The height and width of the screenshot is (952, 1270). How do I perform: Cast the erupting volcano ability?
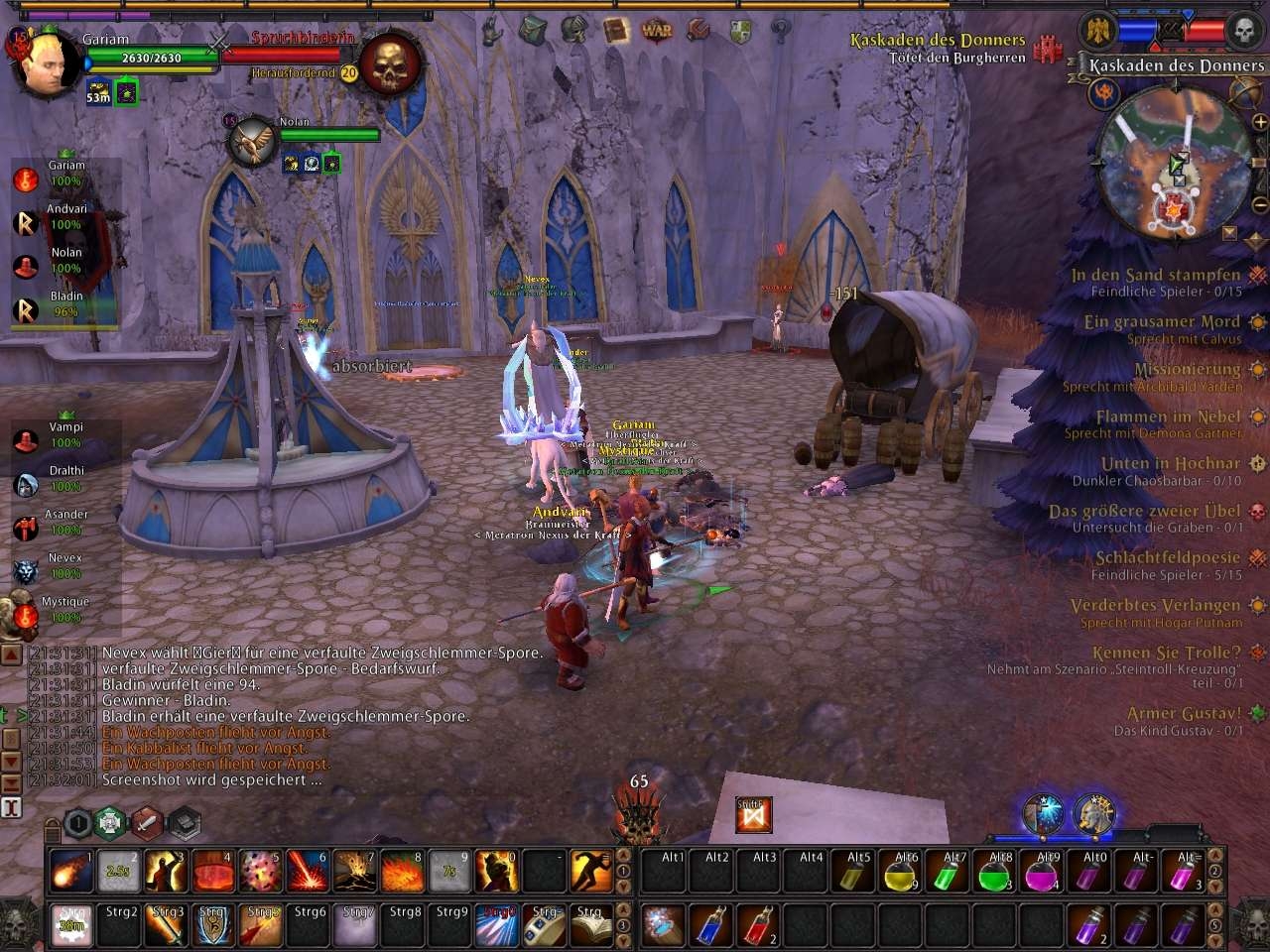pos(355,871)
